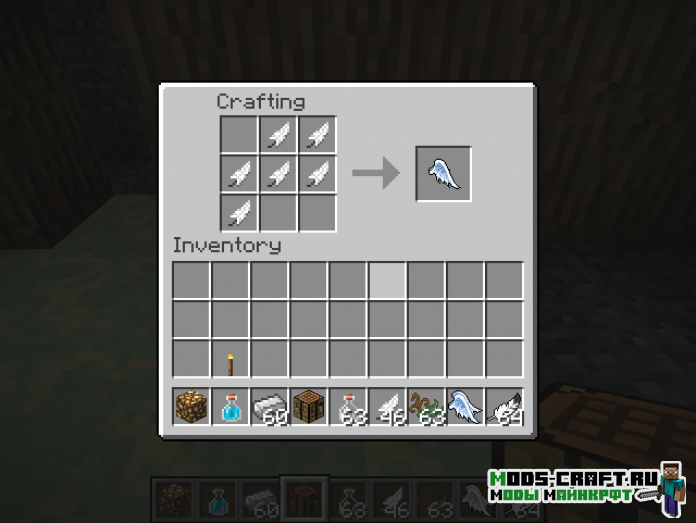This screenshot has height=523, width=696.
Task: Select the stack of 46 feathers
Action: [386, 408]
